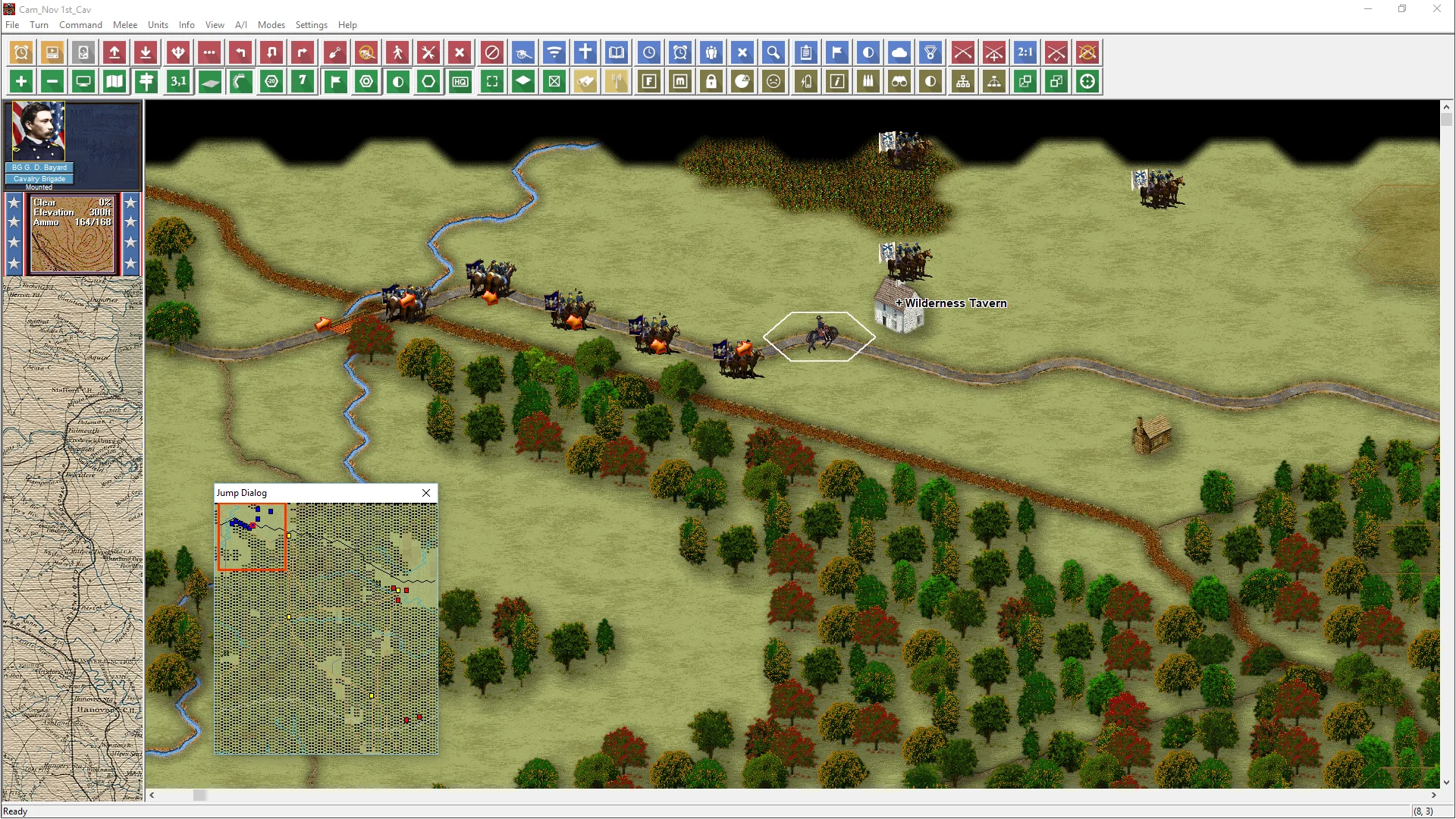Select the highlighted cavalry leader unit
This screenshot has height=819, width=1456.
coord(821,334)
